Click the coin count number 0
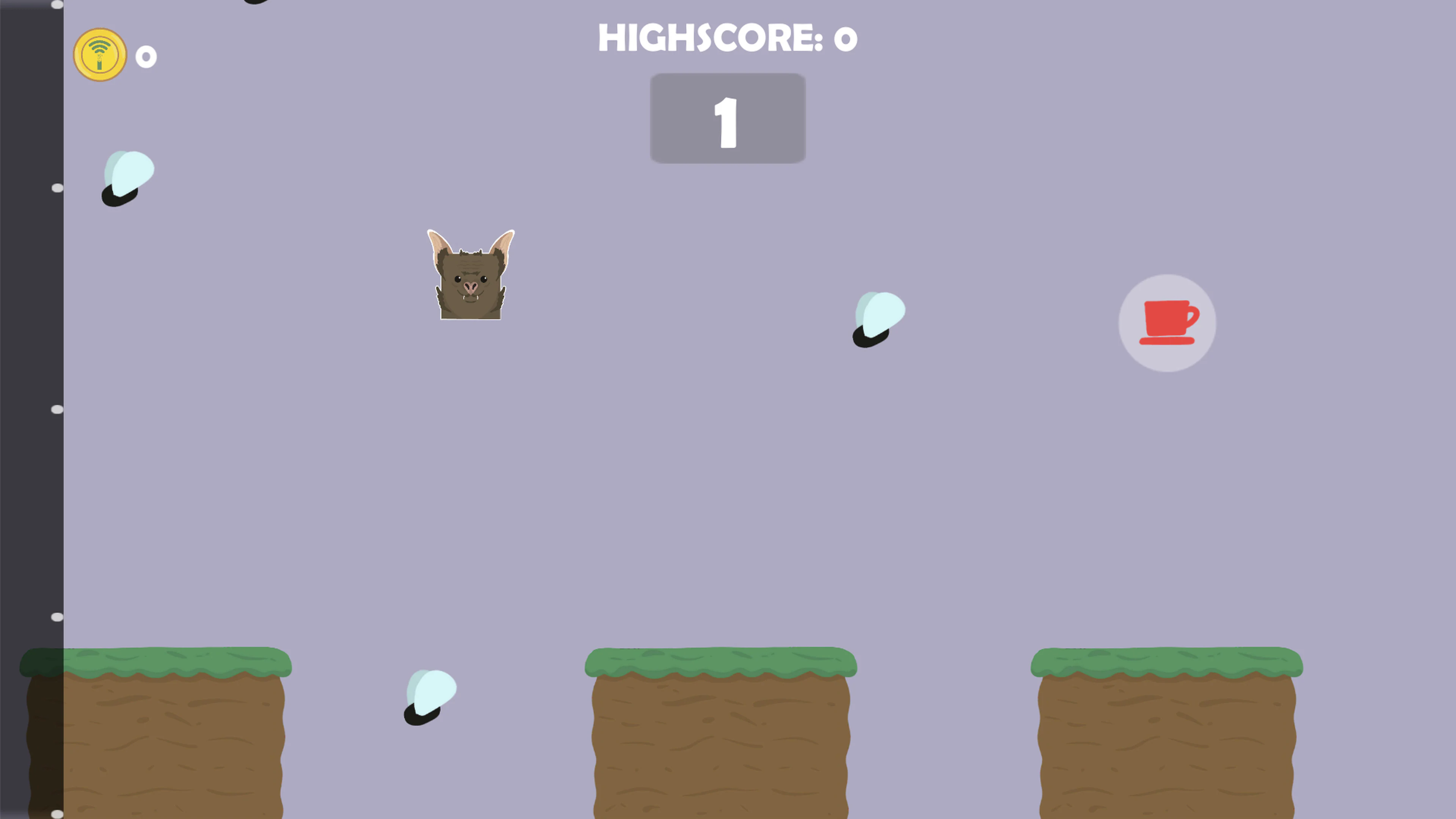The image size is (1456, 819). pos(146,56)
